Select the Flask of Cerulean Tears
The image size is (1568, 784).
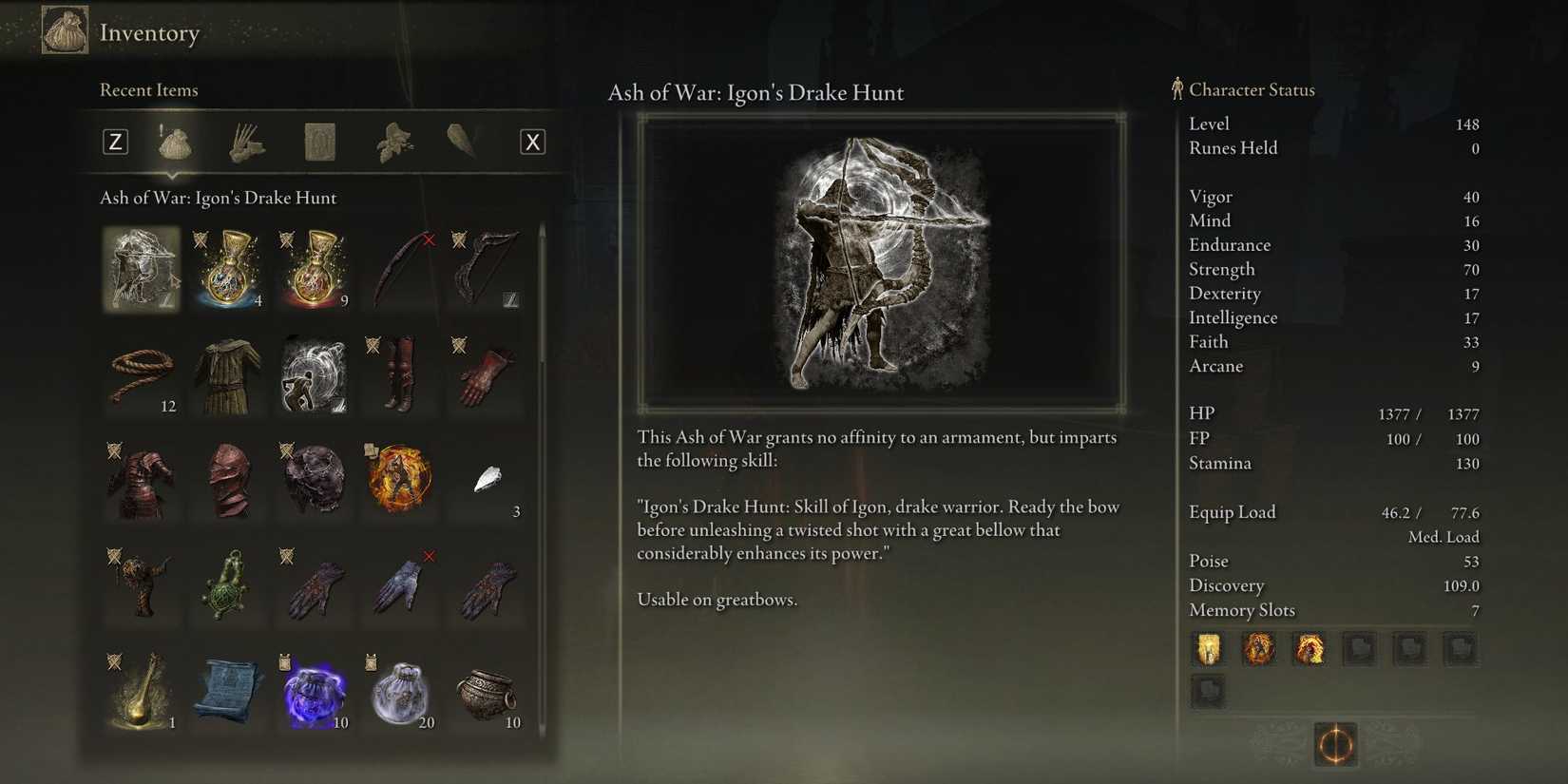coord(228,269)
